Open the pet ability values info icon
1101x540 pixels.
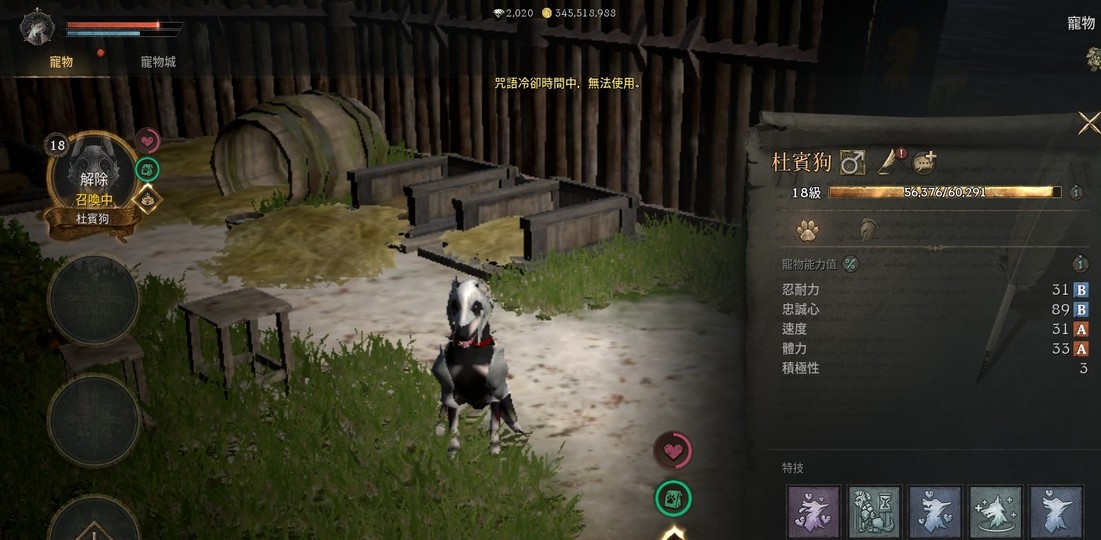[1080, 264]
